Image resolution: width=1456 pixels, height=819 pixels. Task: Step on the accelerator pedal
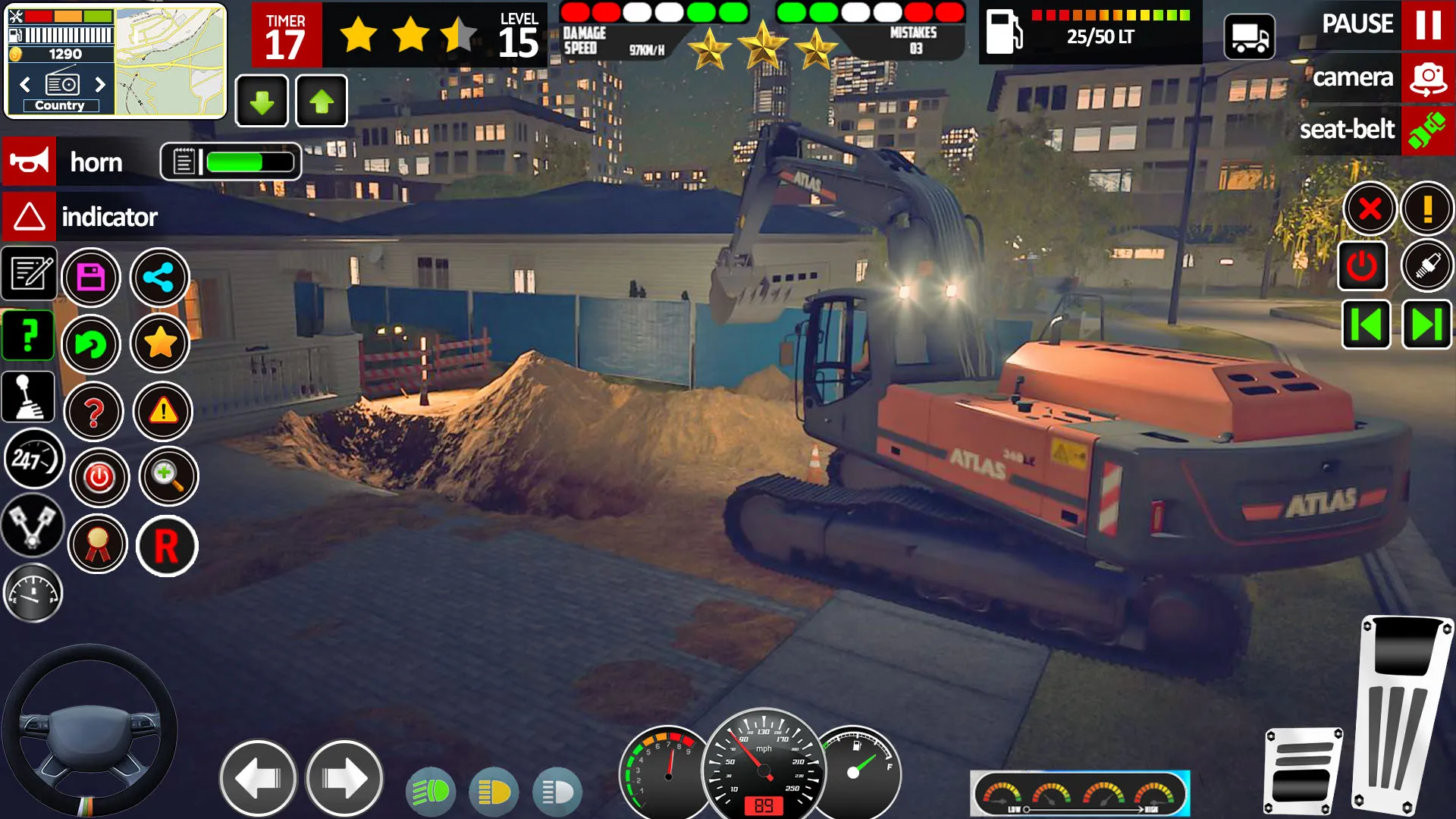(1401, 713)
